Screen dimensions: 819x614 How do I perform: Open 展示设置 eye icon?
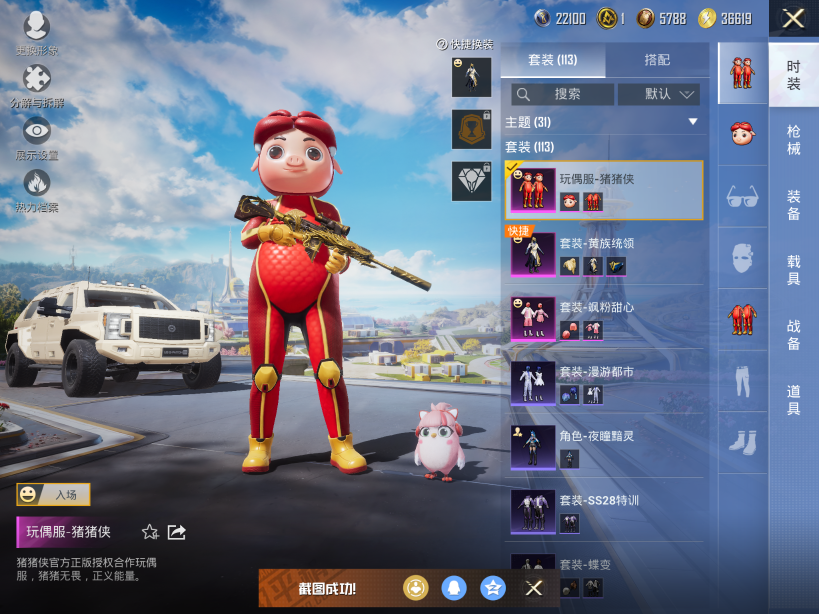click(37, 132)
